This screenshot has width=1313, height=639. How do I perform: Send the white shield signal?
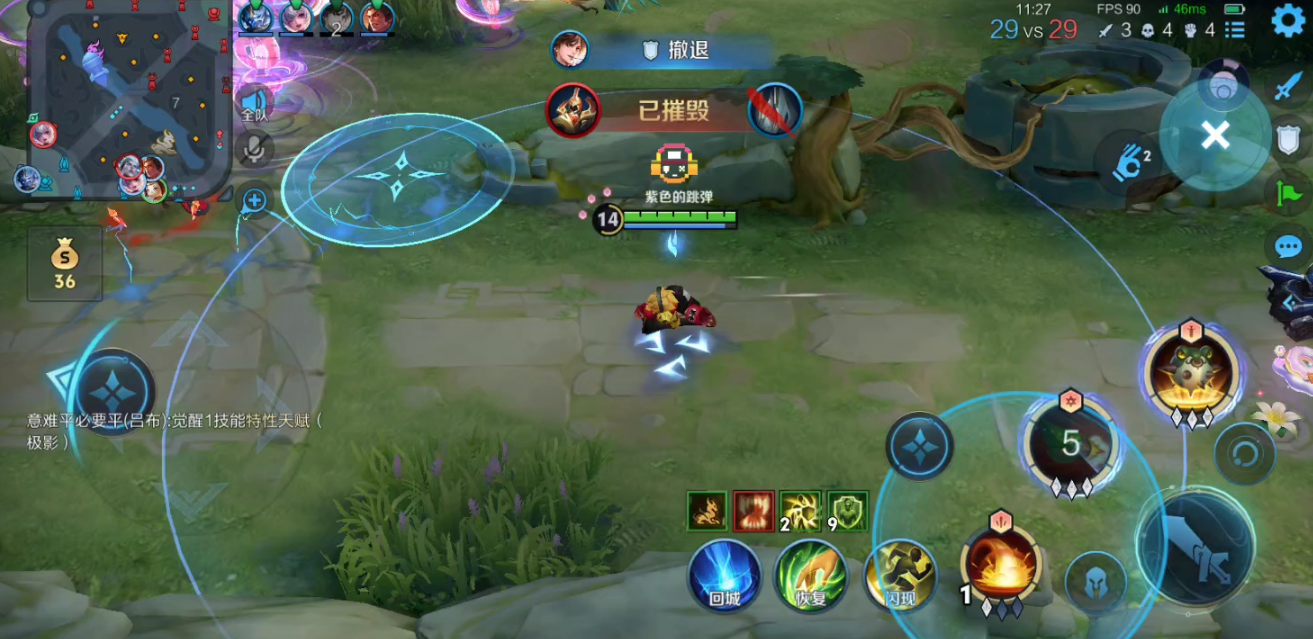click(1288, 140)
